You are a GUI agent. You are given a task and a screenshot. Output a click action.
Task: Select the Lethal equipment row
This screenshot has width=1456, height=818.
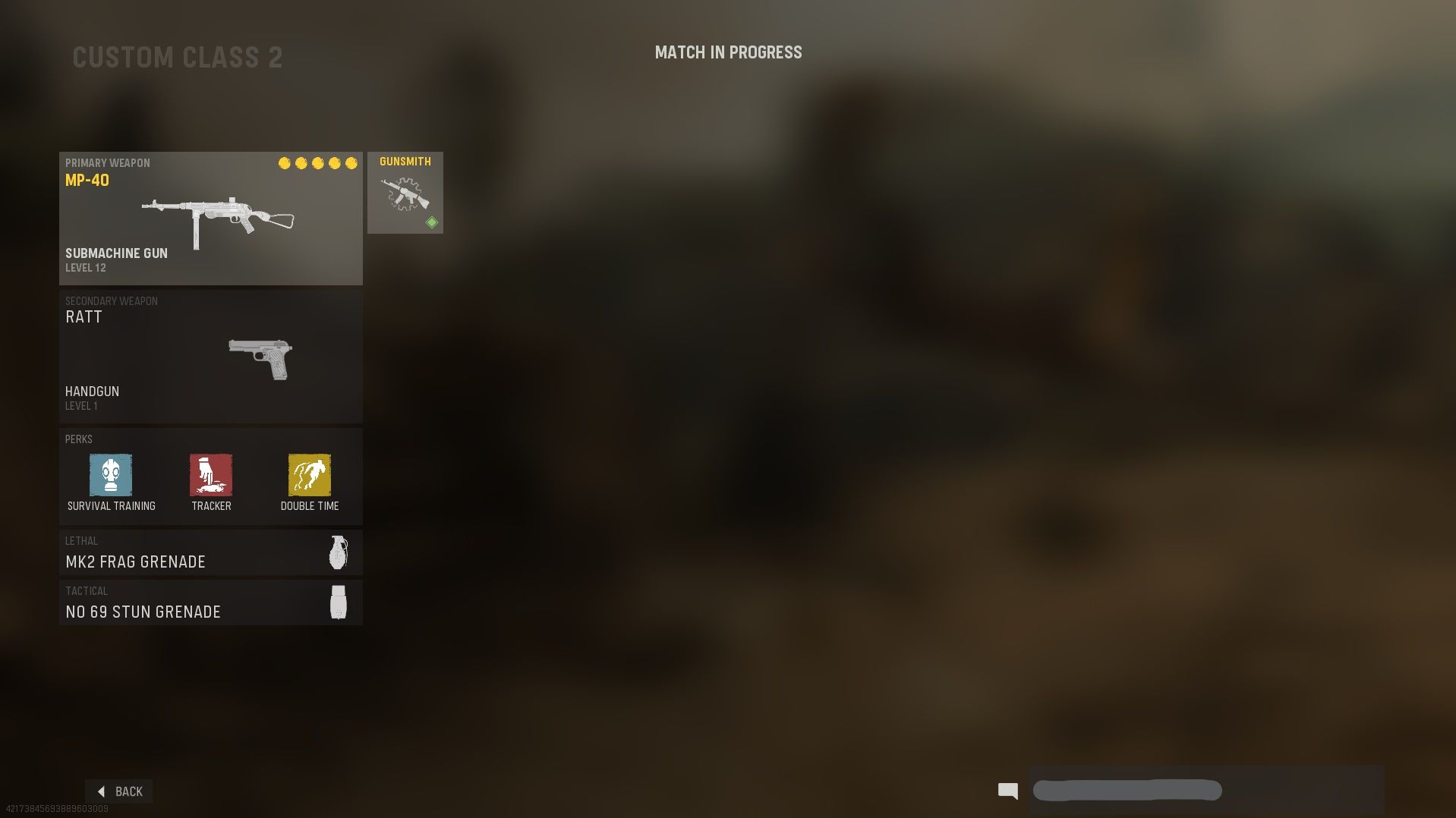210,552
